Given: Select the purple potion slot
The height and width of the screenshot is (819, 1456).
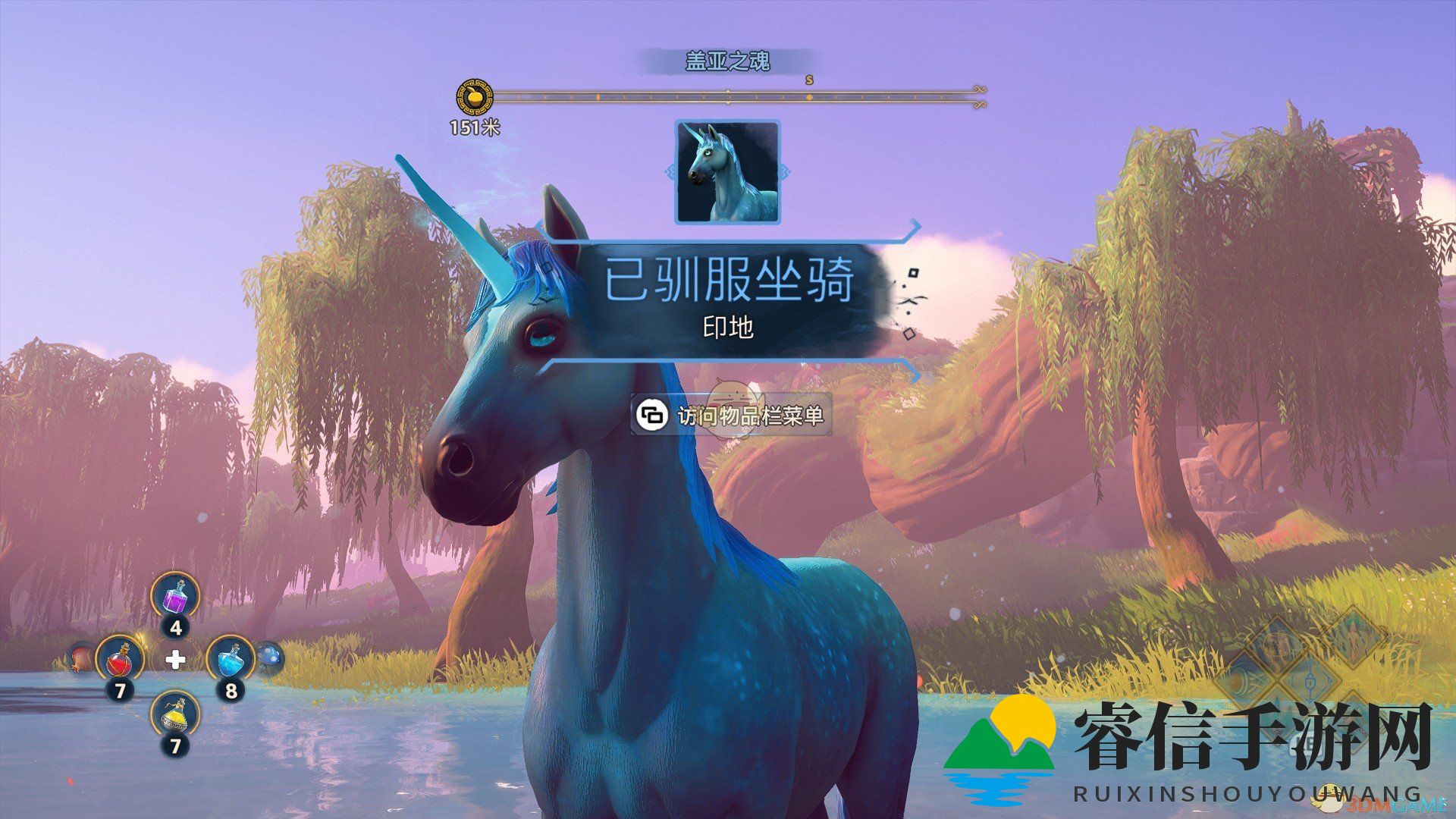Looking at the screenshot, I should (175, 596).
